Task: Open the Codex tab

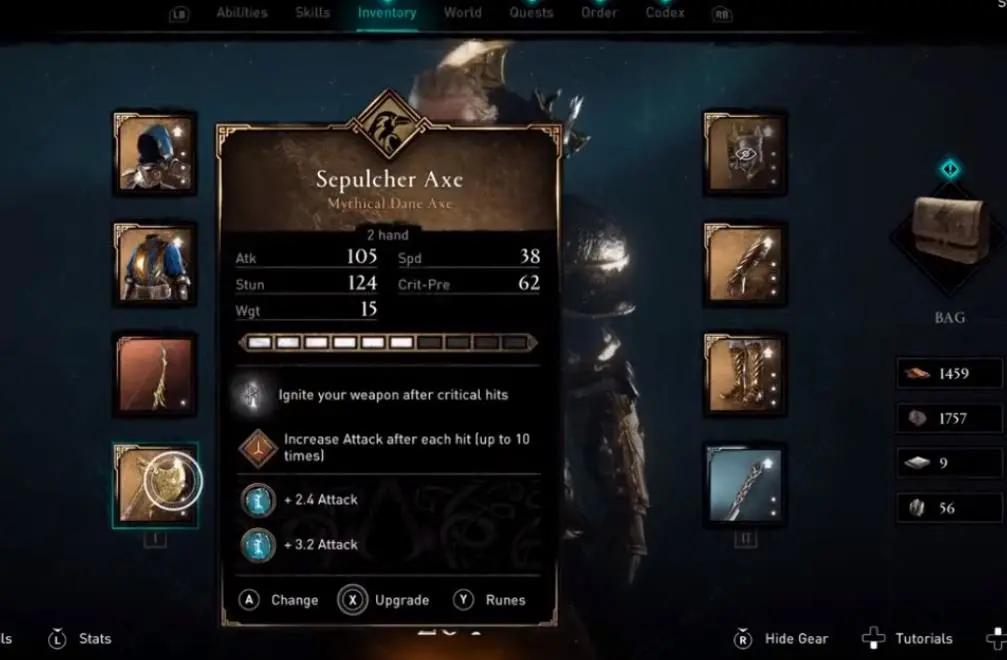Action: (665, 13)
